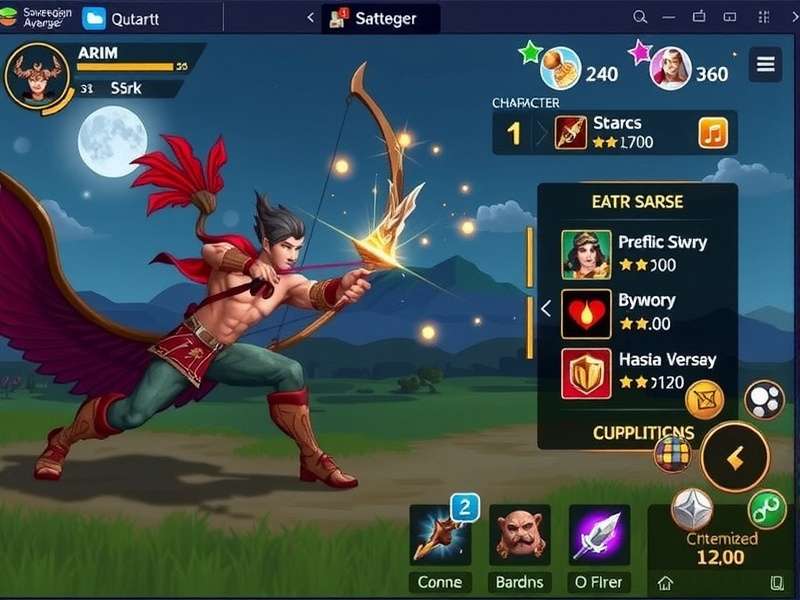Click the green chain link button
This screenshot has width=800, height=600.
point(768,508)
